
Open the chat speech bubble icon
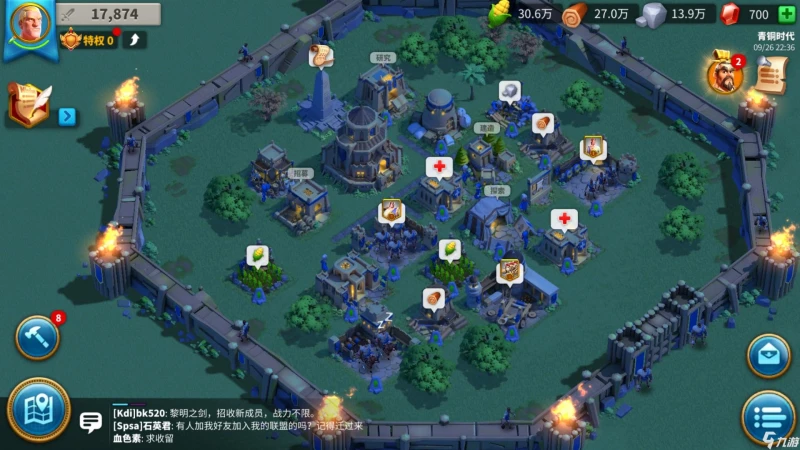tap(91, 423)
